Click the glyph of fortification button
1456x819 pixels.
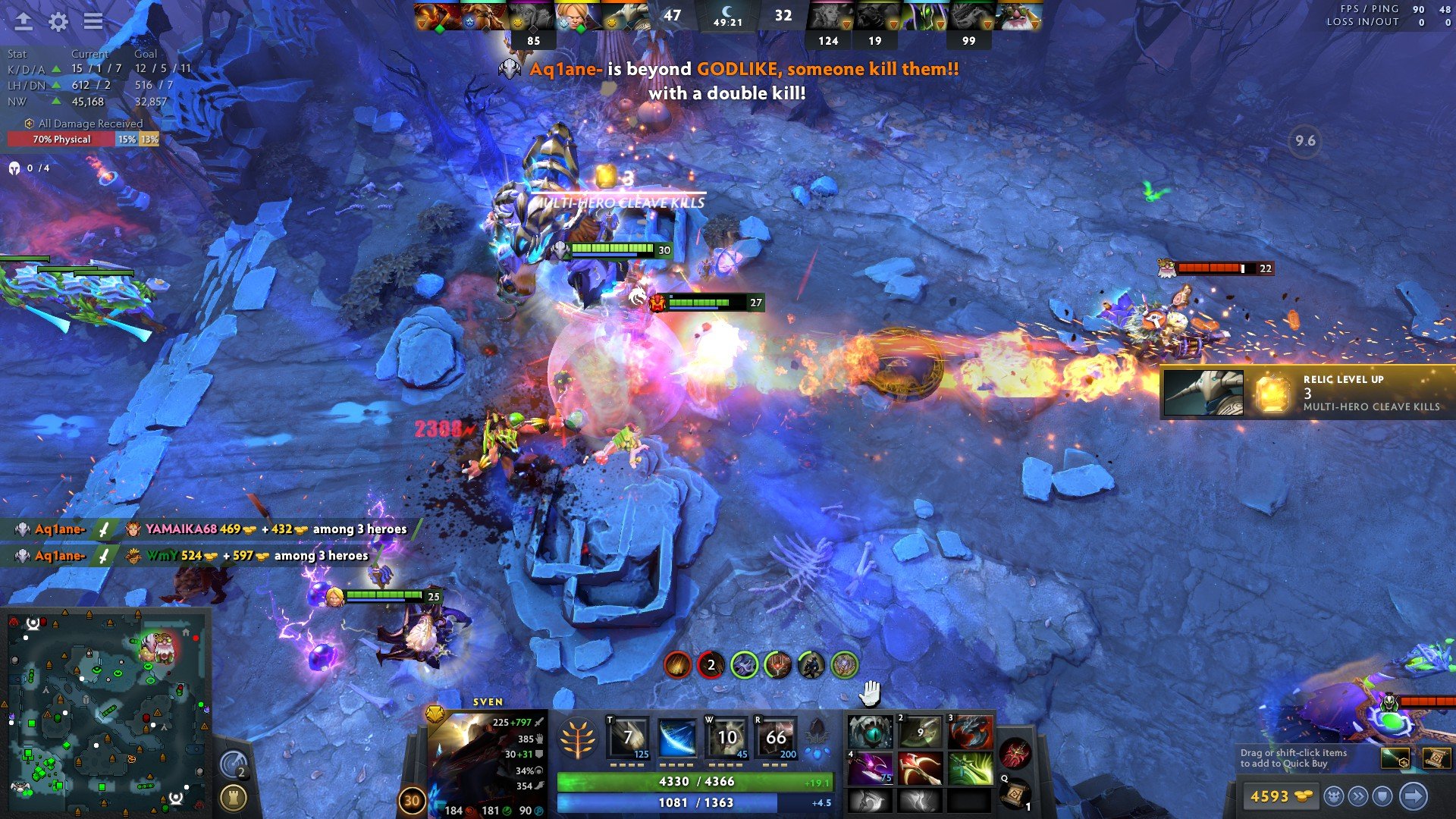click(x=233, y=797)
